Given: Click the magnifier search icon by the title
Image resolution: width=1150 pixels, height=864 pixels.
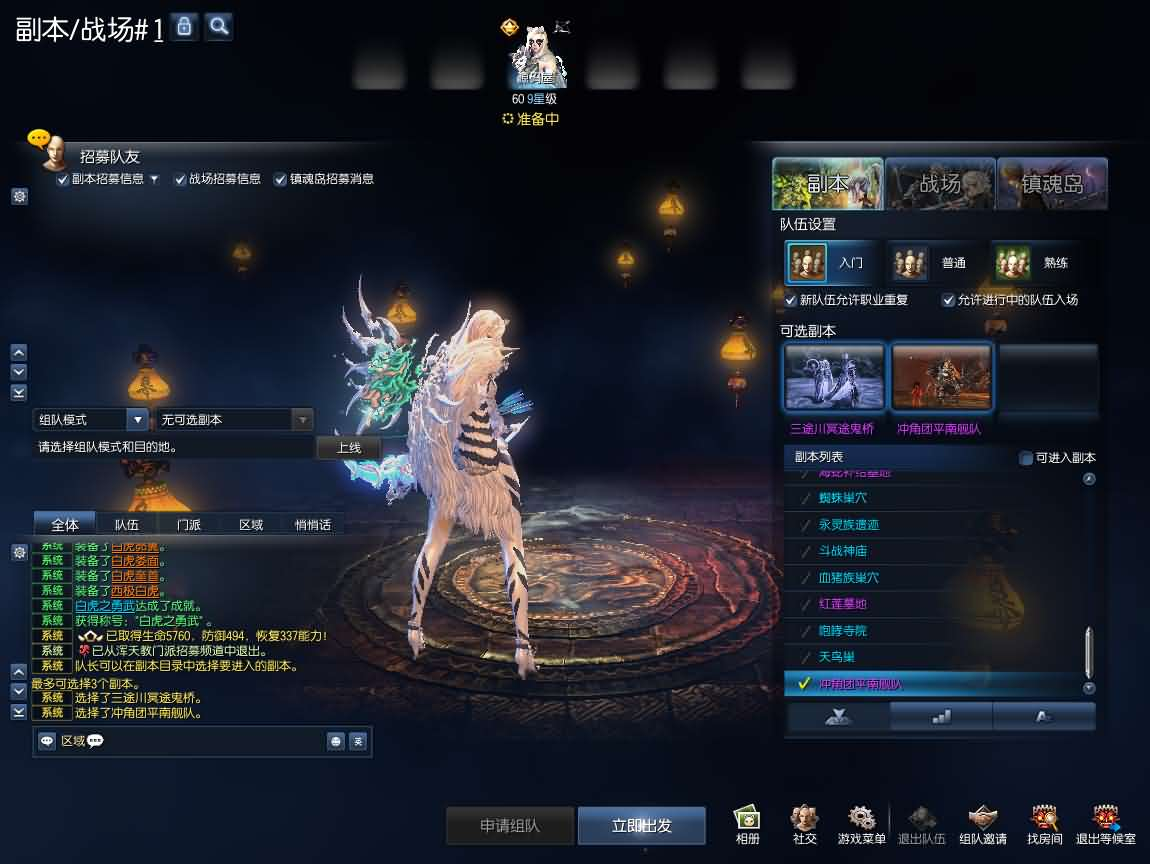Looking at the screenshot, I should point(219,27).
